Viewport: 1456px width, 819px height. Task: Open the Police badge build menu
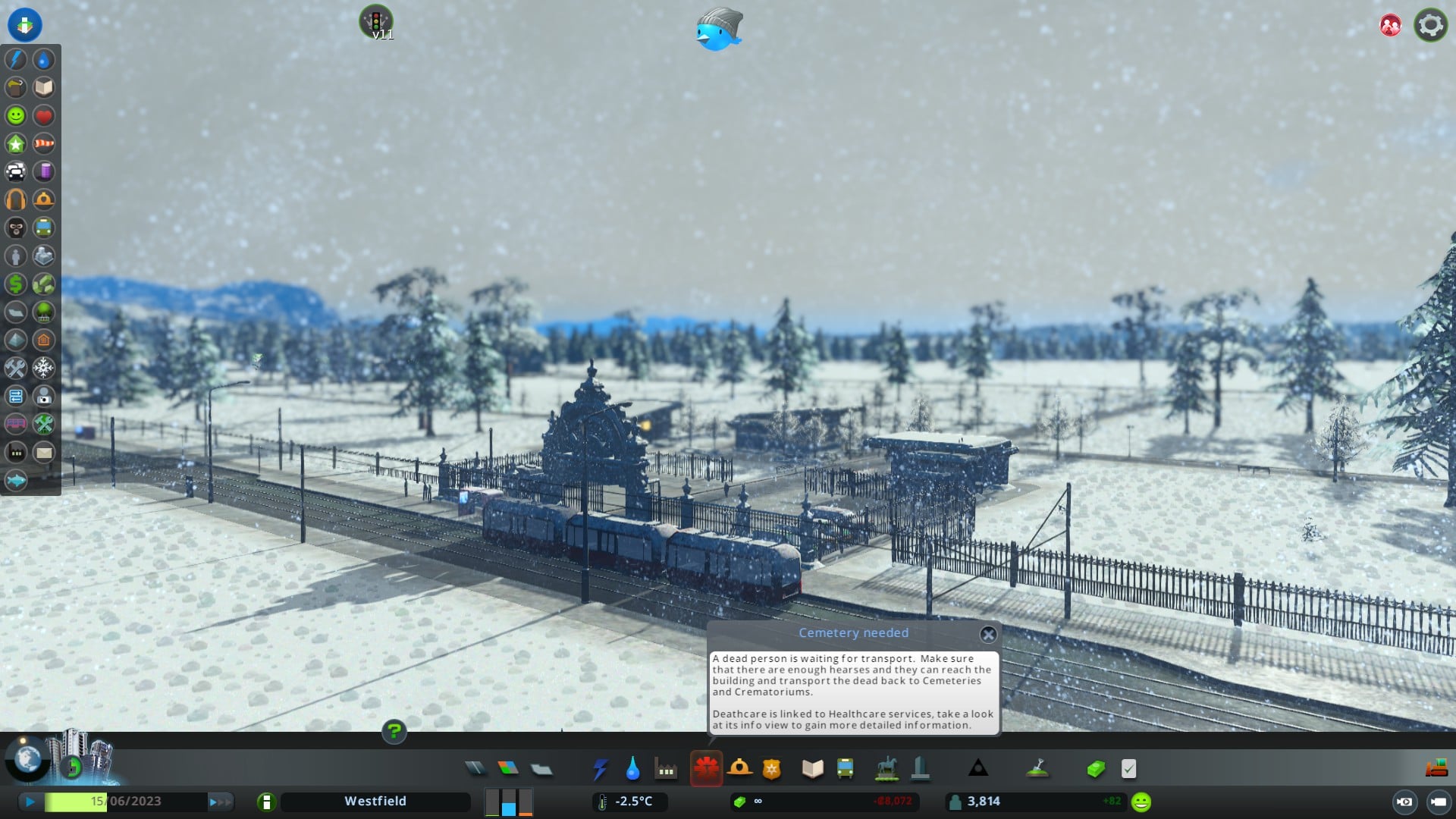[x=771, y=769]
